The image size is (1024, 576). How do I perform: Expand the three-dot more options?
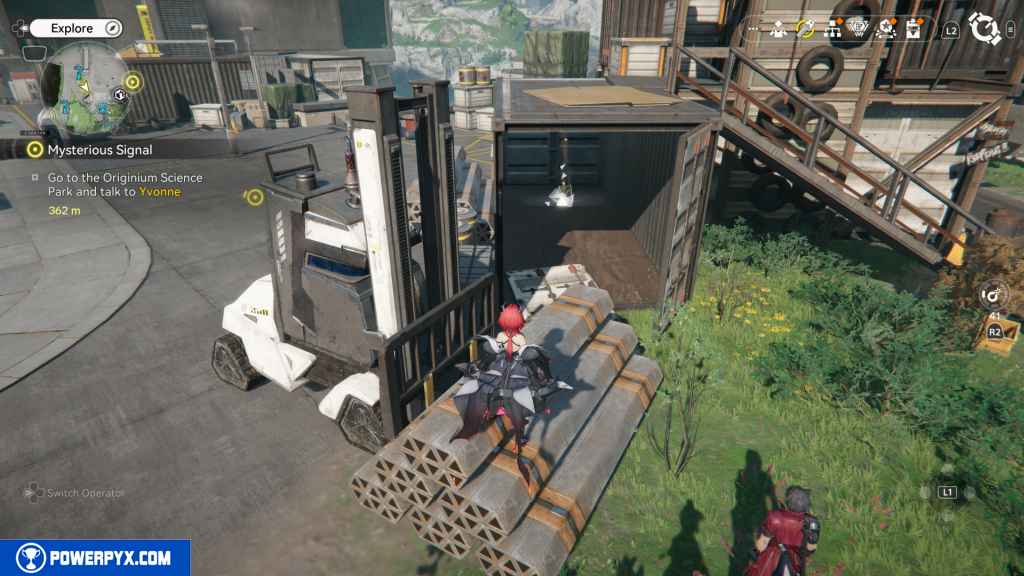(x=753, y=29)
